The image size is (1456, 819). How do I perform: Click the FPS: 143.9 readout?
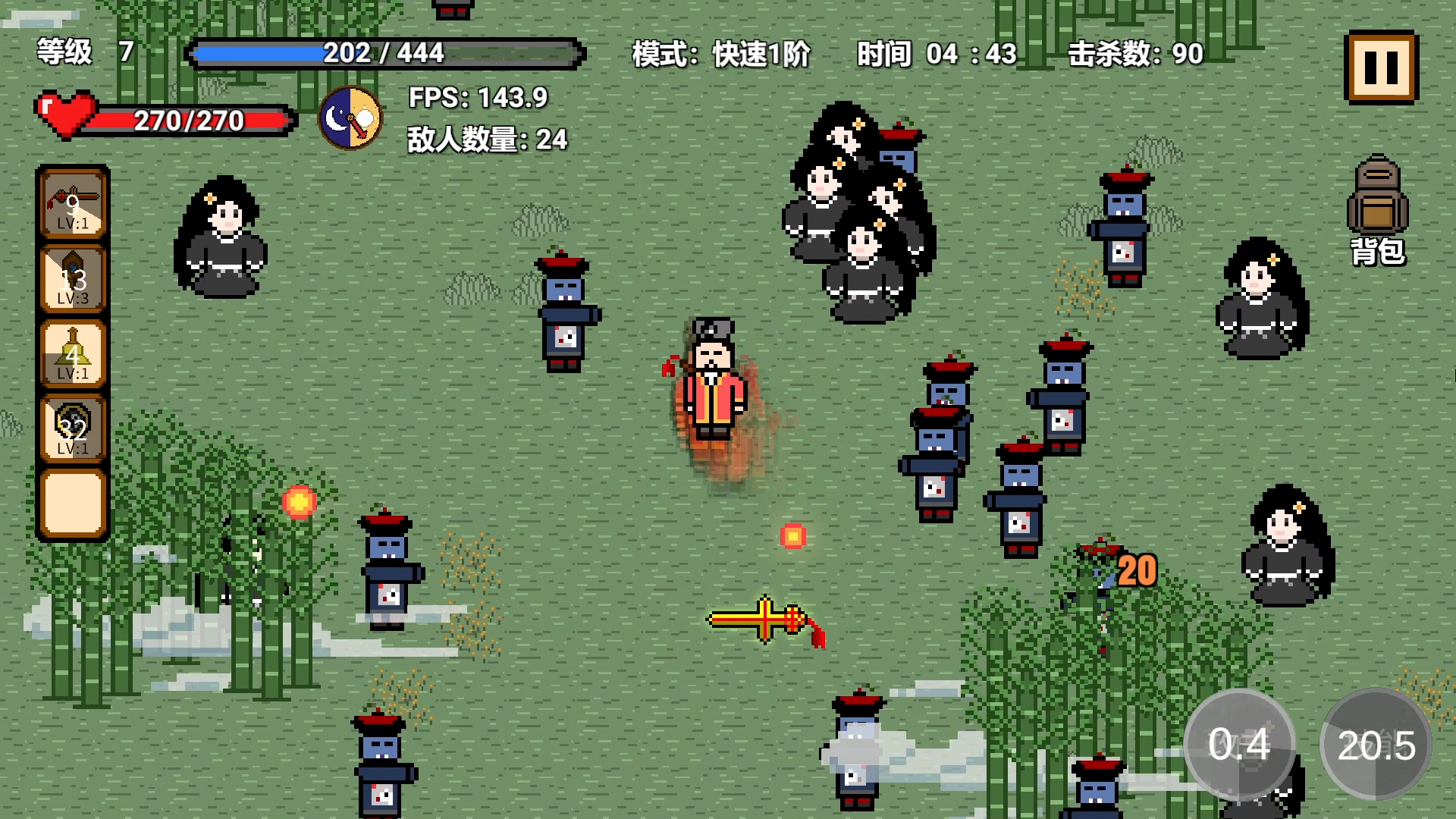point(478,99)
